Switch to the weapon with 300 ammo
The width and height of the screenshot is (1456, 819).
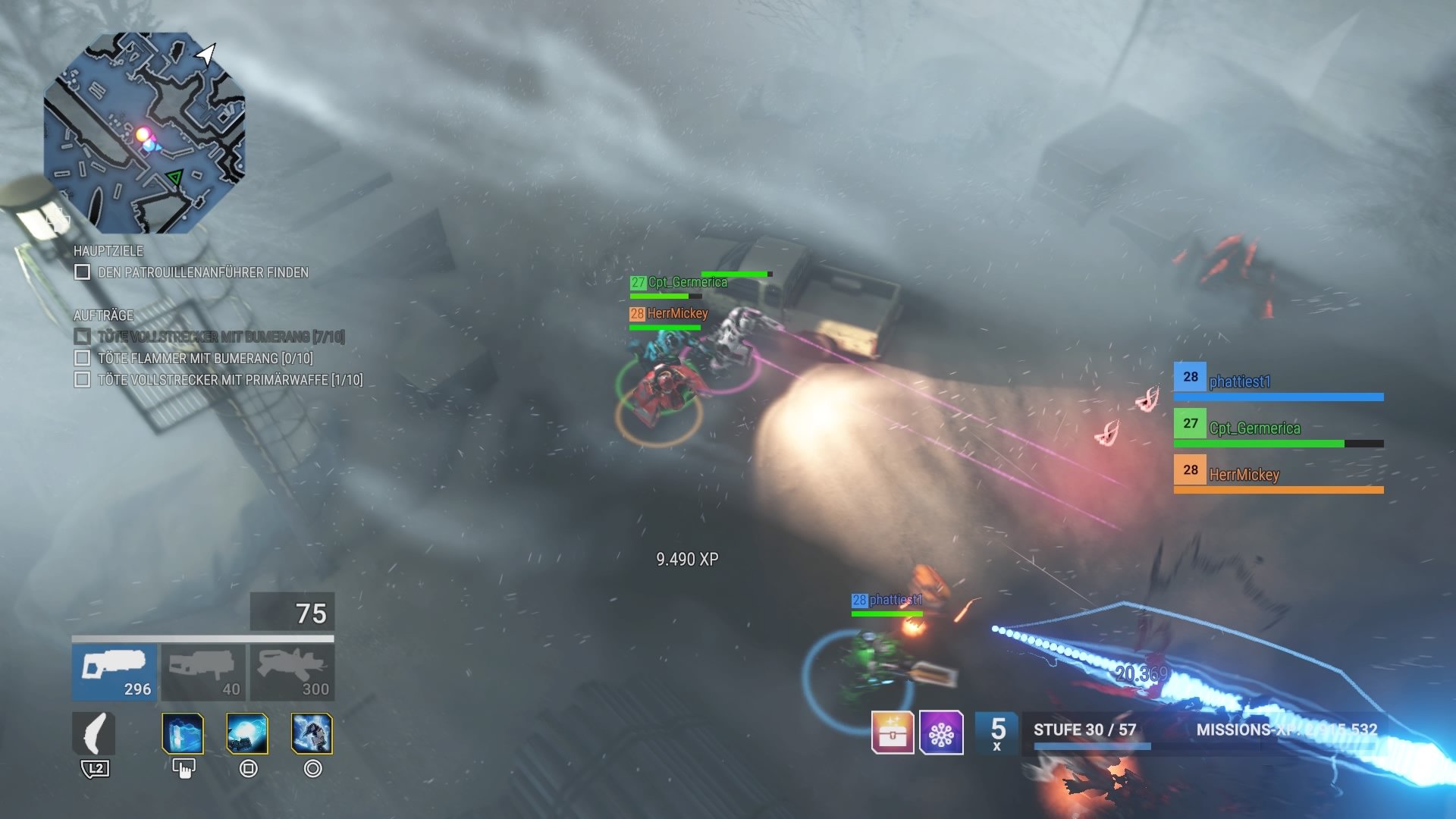point(292,672)
